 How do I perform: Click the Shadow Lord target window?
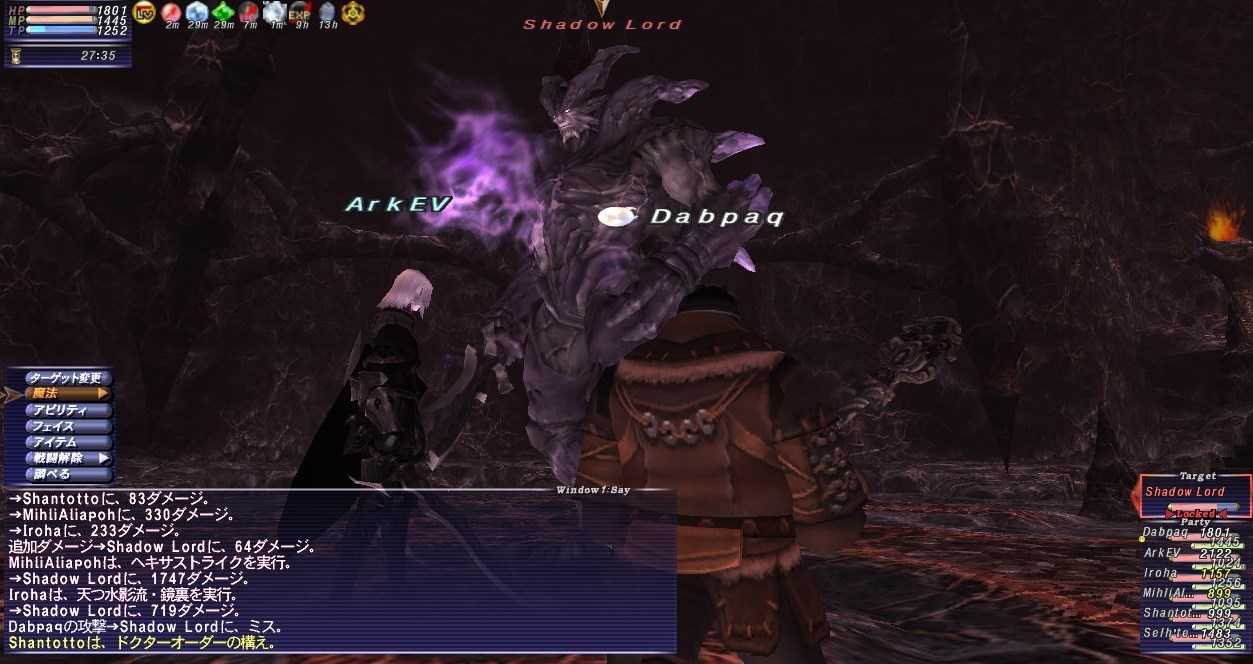1194,492
